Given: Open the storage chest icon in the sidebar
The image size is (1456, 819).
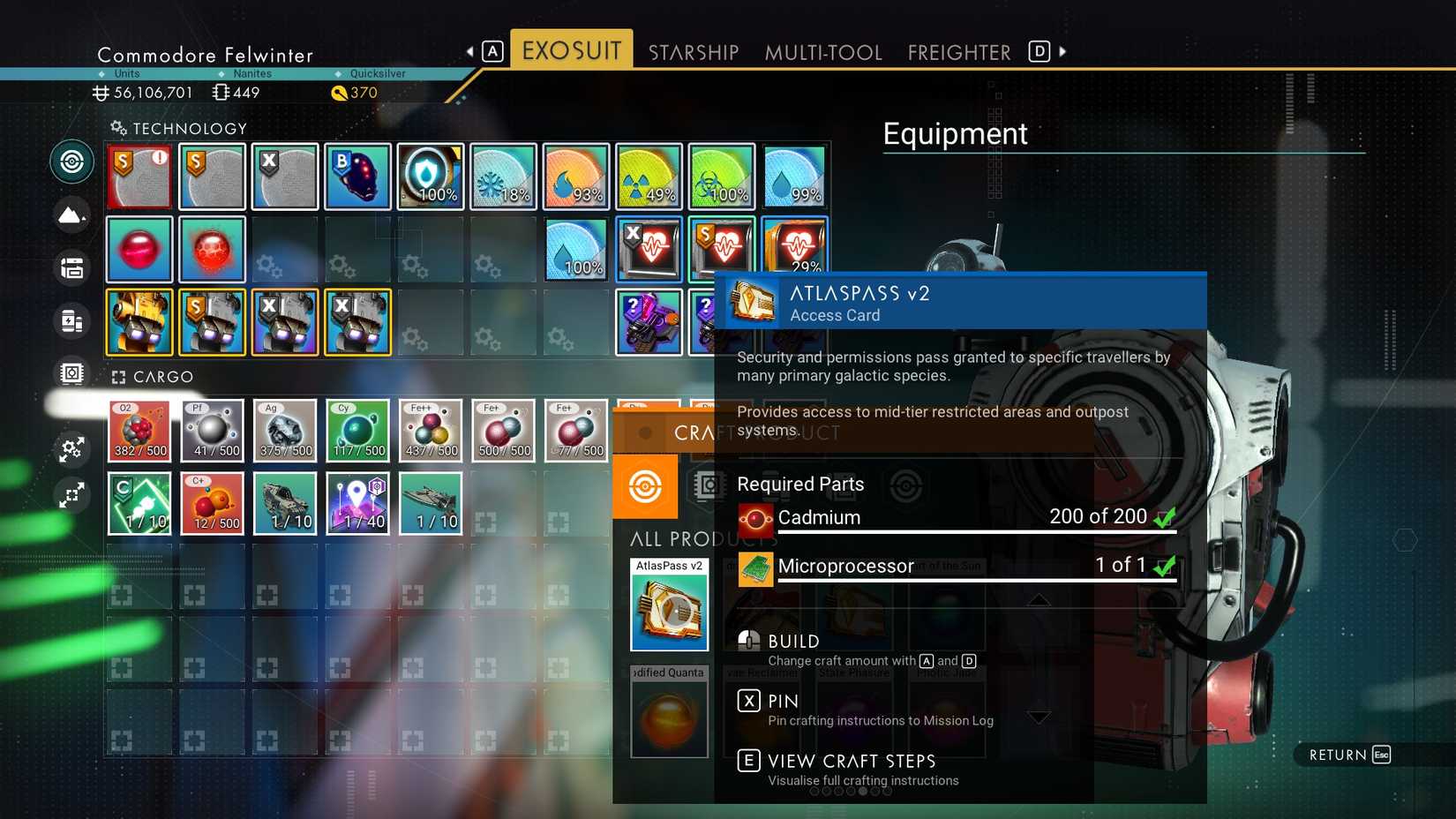Looking at the screenshot, I should [x=71, y=267].
